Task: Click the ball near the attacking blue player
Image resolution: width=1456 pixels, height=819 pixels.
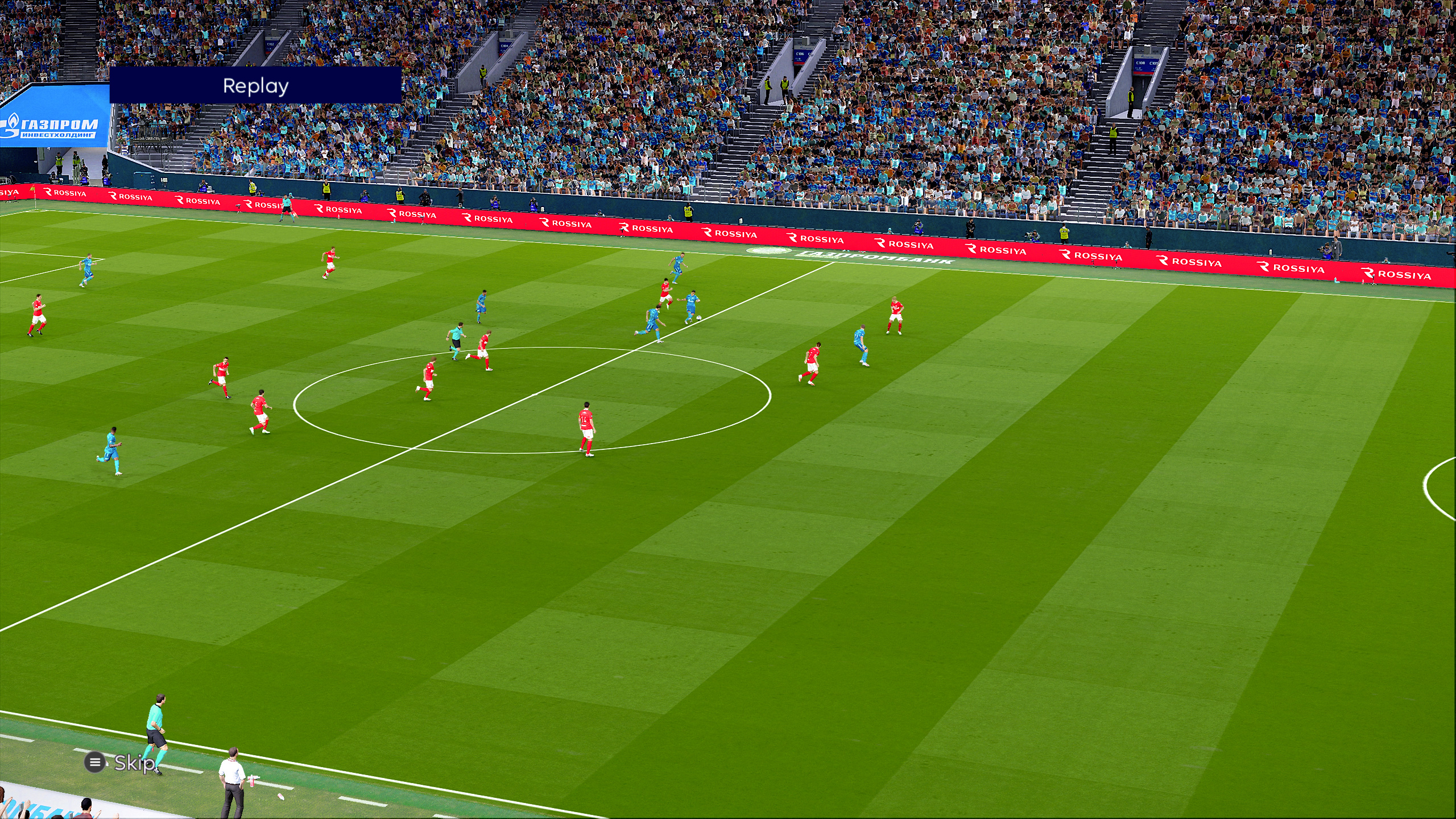Action: tap(699, 318)
